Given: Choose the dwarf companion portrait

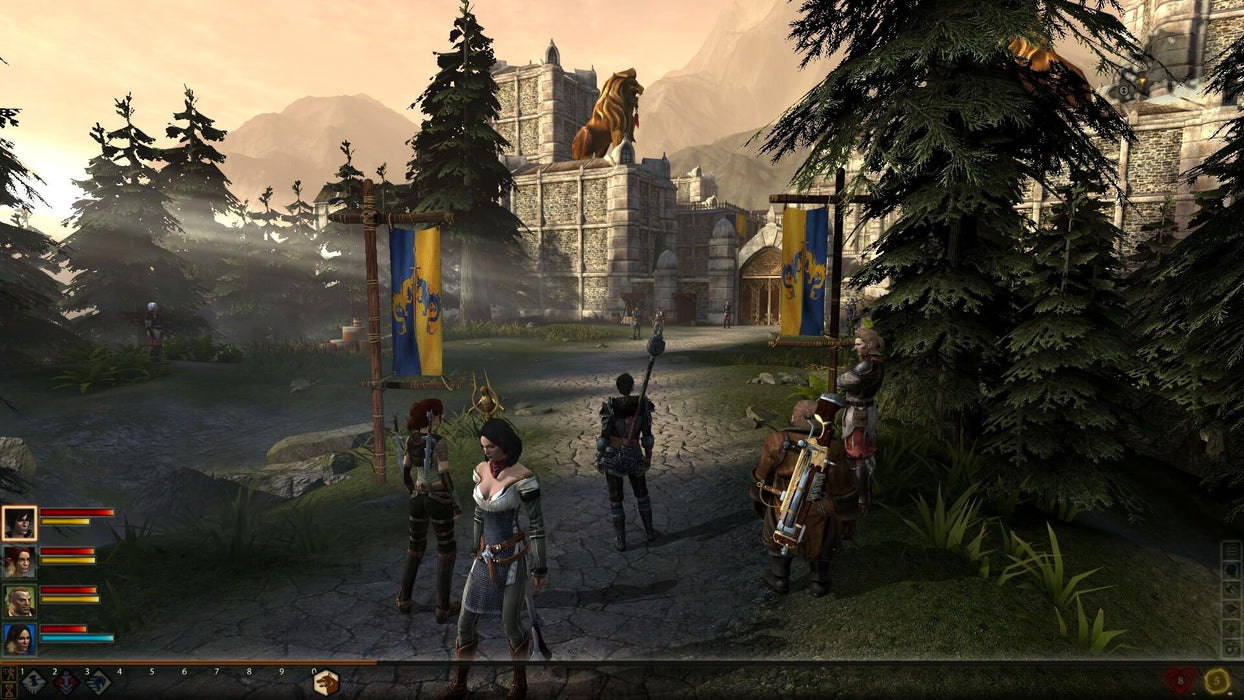Looking at the screenshot, I should click(19, 601).
